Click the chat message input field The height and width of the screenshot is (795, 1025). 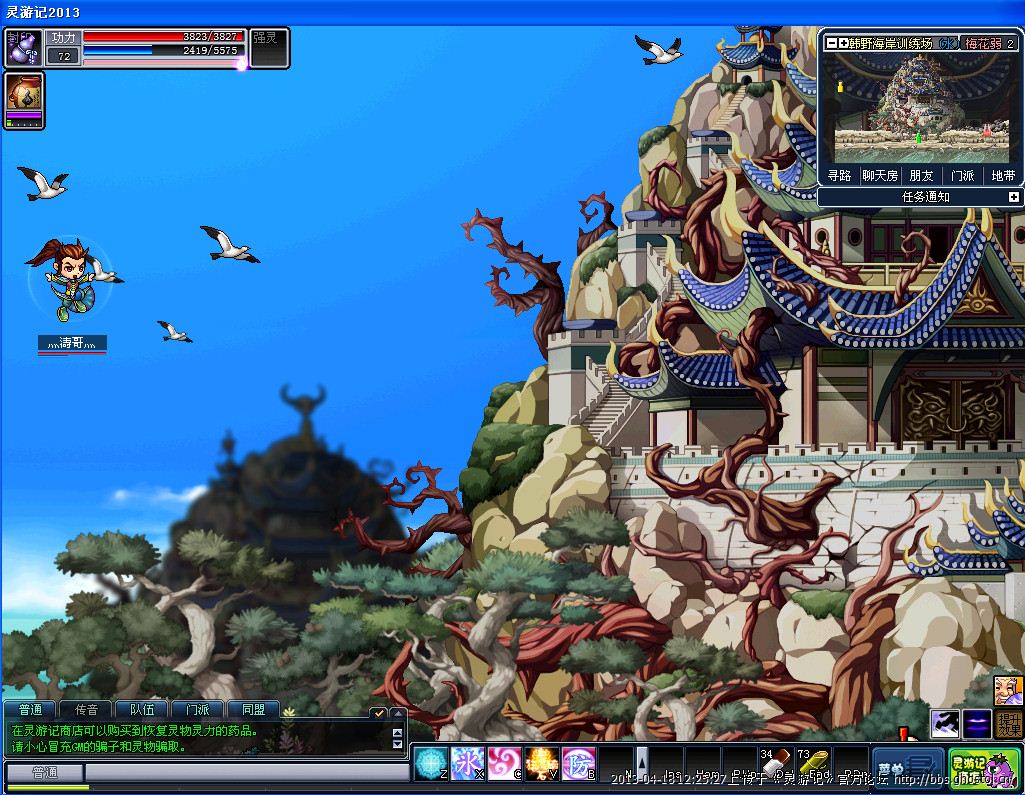[245, 773]
